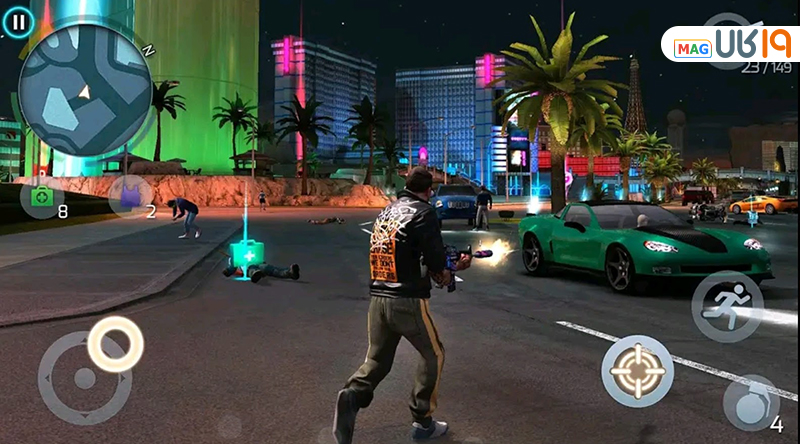Tap the sprint running-man button
The height and width of the screenshot is (444, 800).
[727, 306]
